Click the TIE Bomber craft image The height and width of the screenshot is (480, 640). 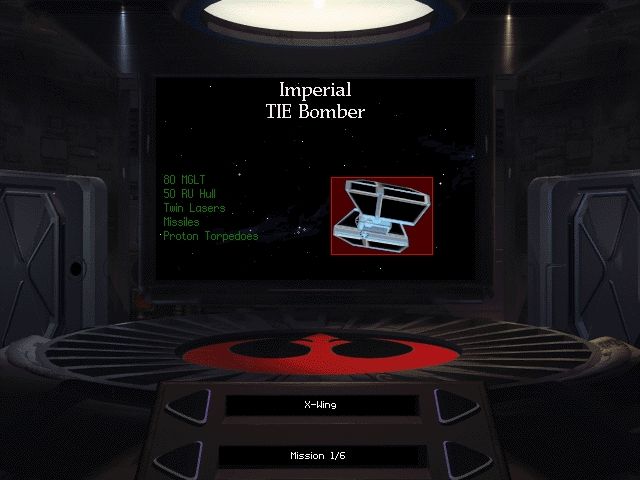point(381,215)
